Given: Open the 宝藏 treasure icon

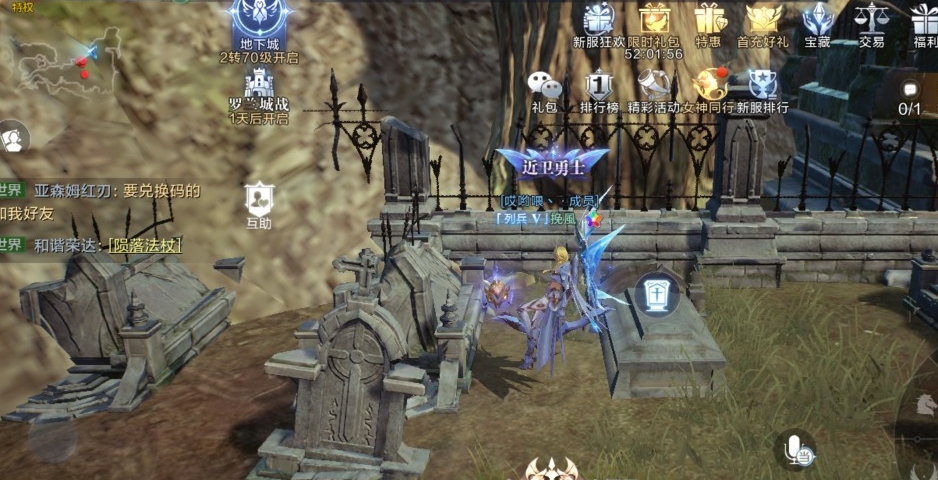Looking at the screenshot, I should coord(817,20).
